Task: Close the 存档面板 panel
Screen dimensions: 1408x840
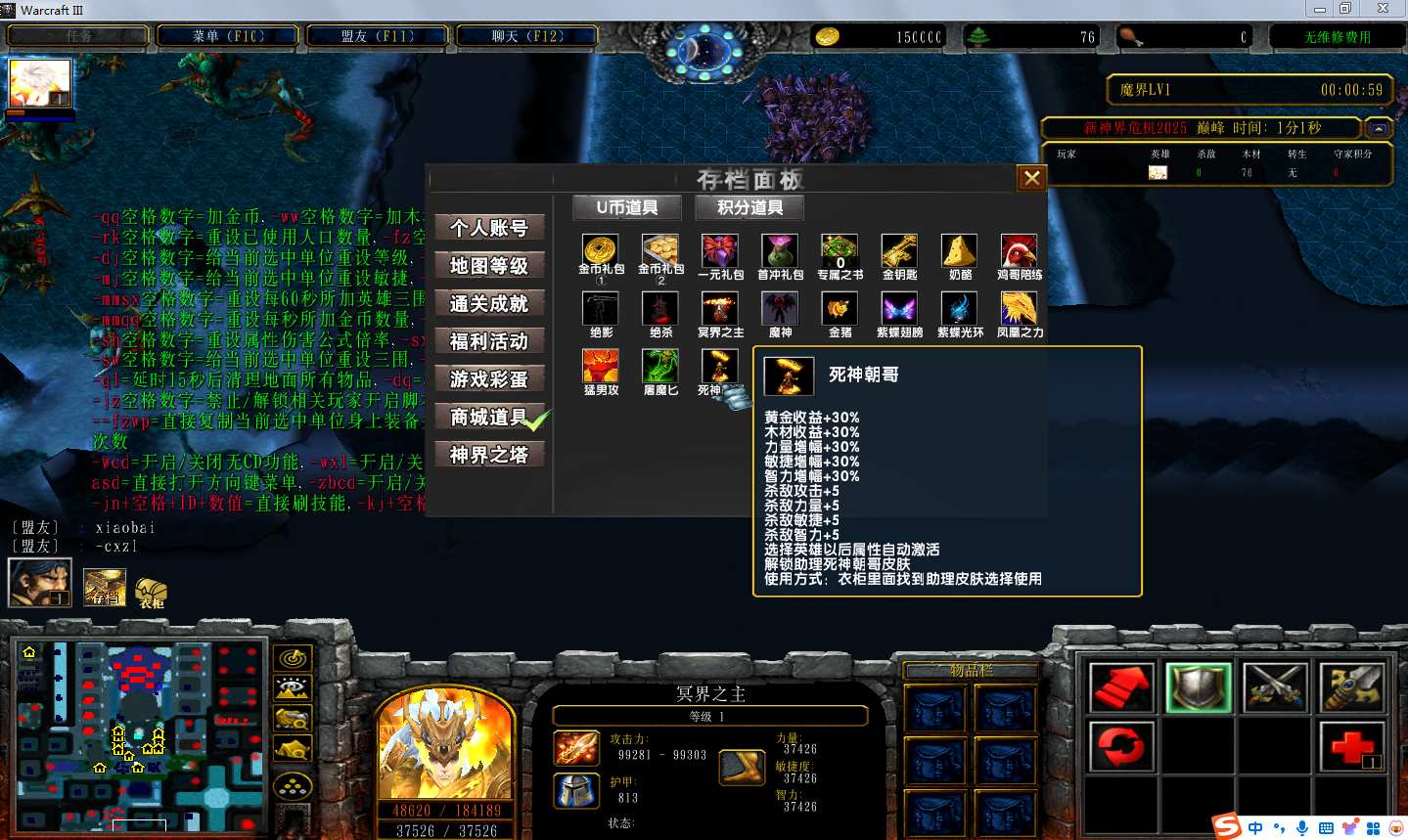Action: (x=1031, y=178)
